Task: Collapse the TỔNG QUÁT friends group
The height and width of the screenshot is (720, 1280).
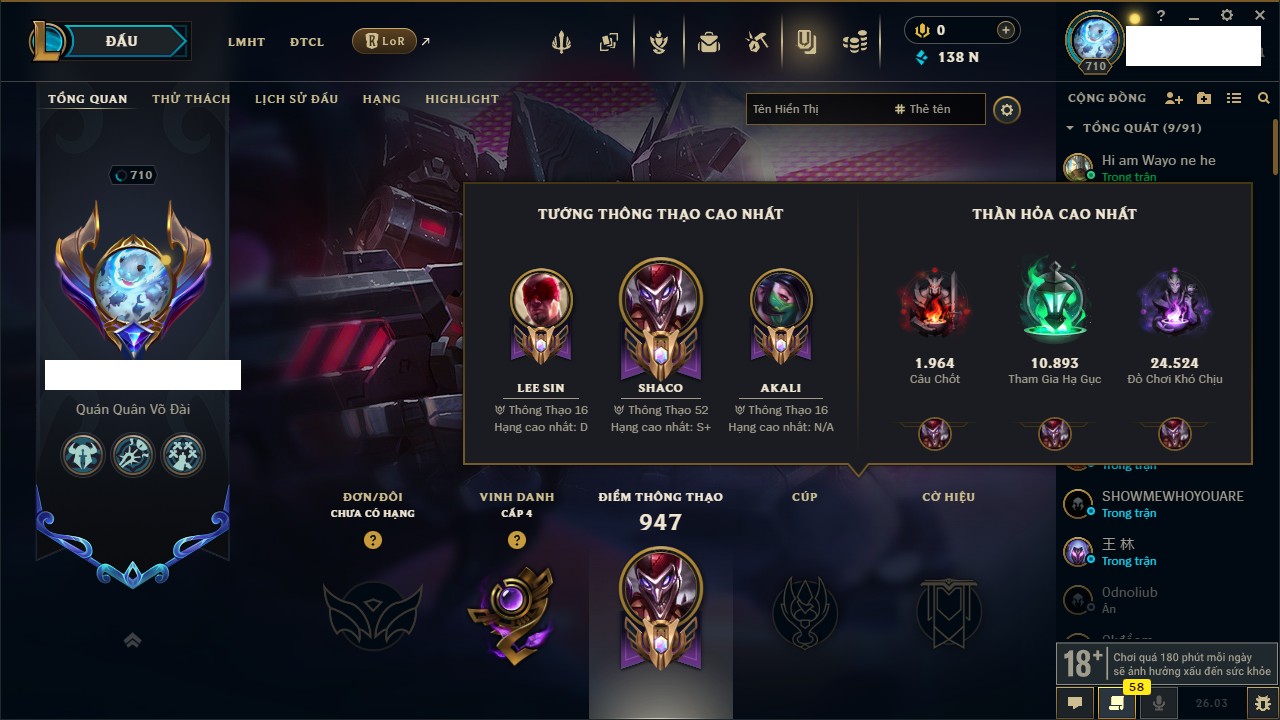Action: pyautogui.click(x=1070, y=128)
